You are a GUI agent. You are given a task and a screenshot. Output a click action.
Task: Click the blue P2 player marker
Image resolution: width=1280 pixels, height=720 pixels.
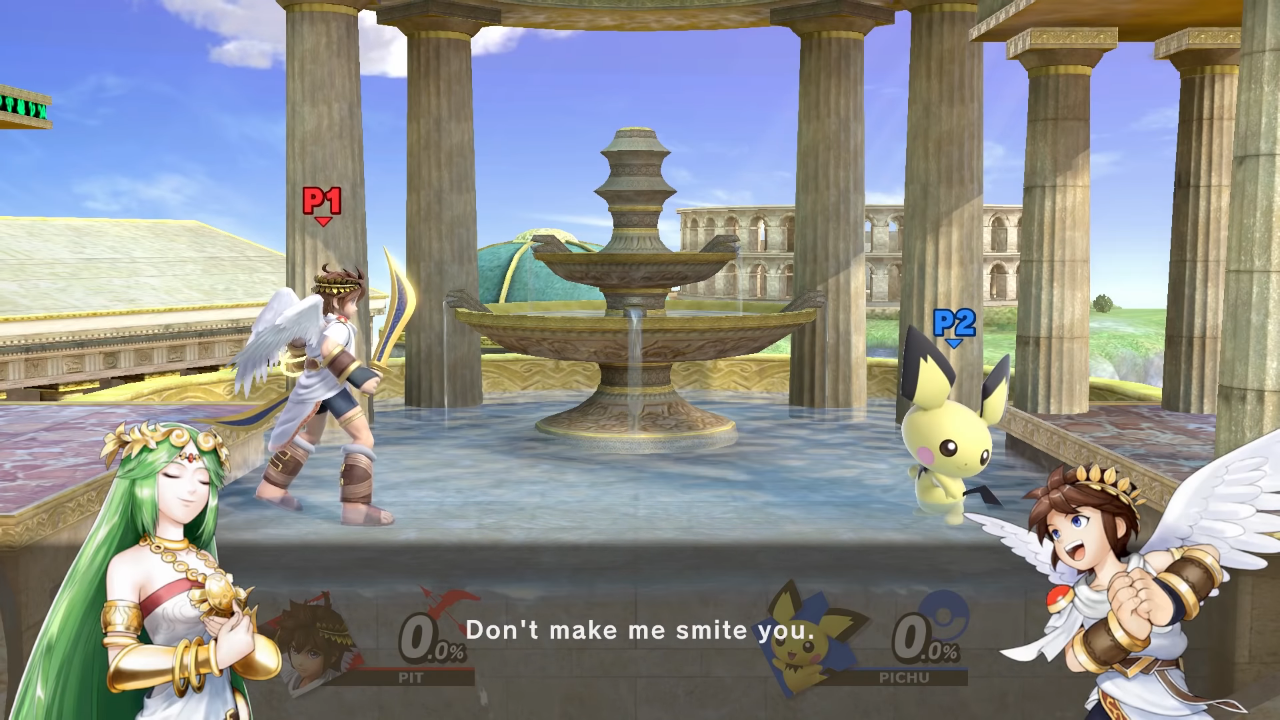[x=953, y=324]
